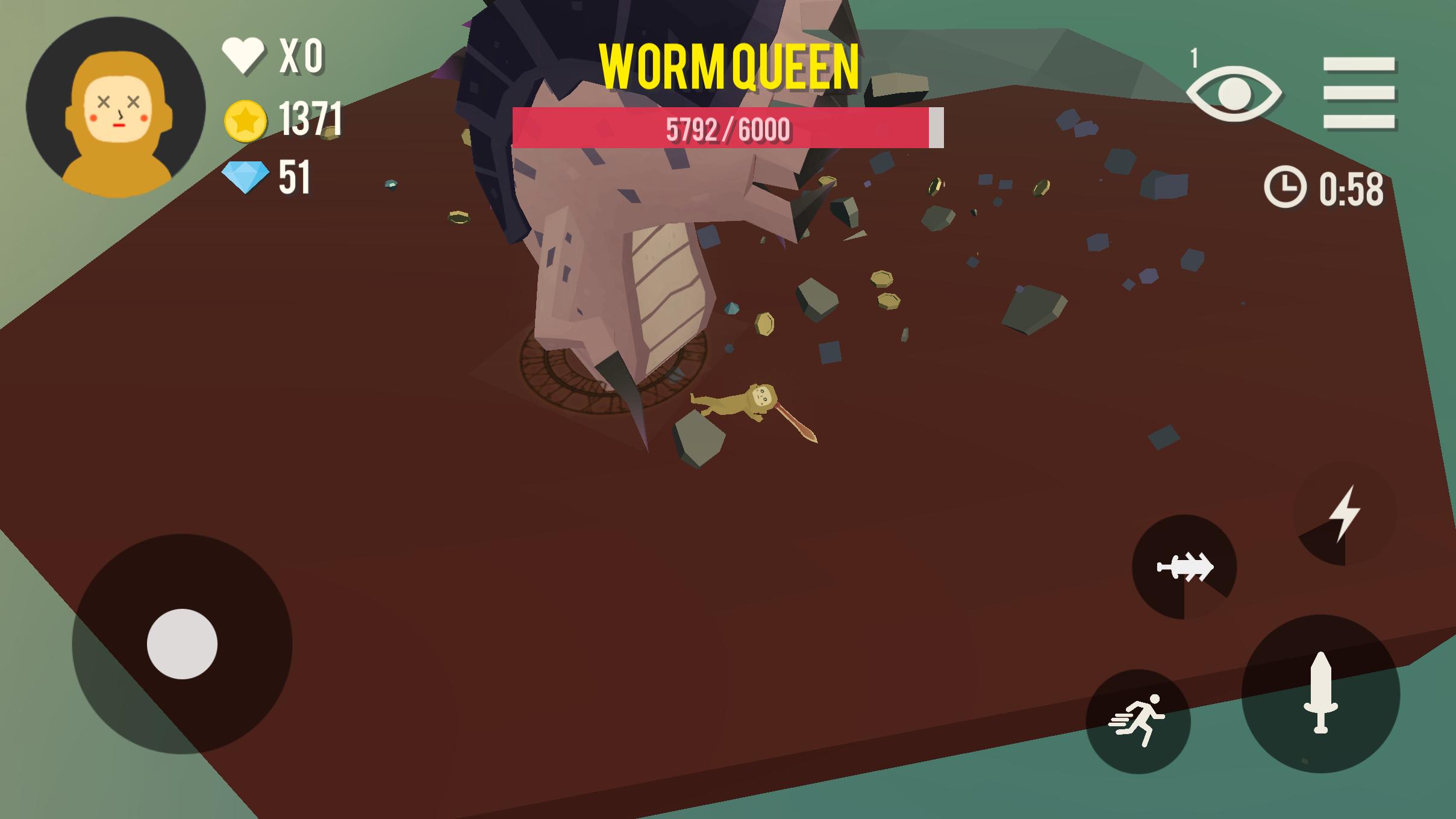Attack with the sword button

(x=1320, y=693)
